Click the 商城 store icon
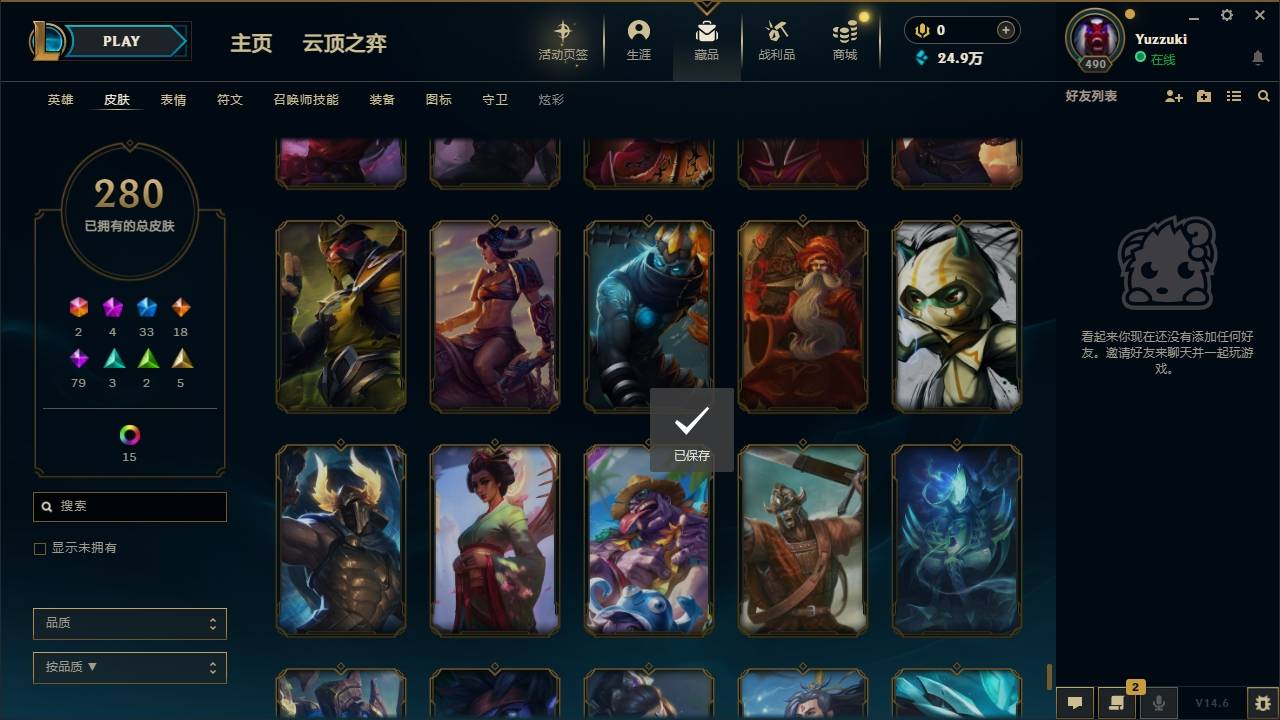The width and height of the screenshot is (1280, 720). 843,35
